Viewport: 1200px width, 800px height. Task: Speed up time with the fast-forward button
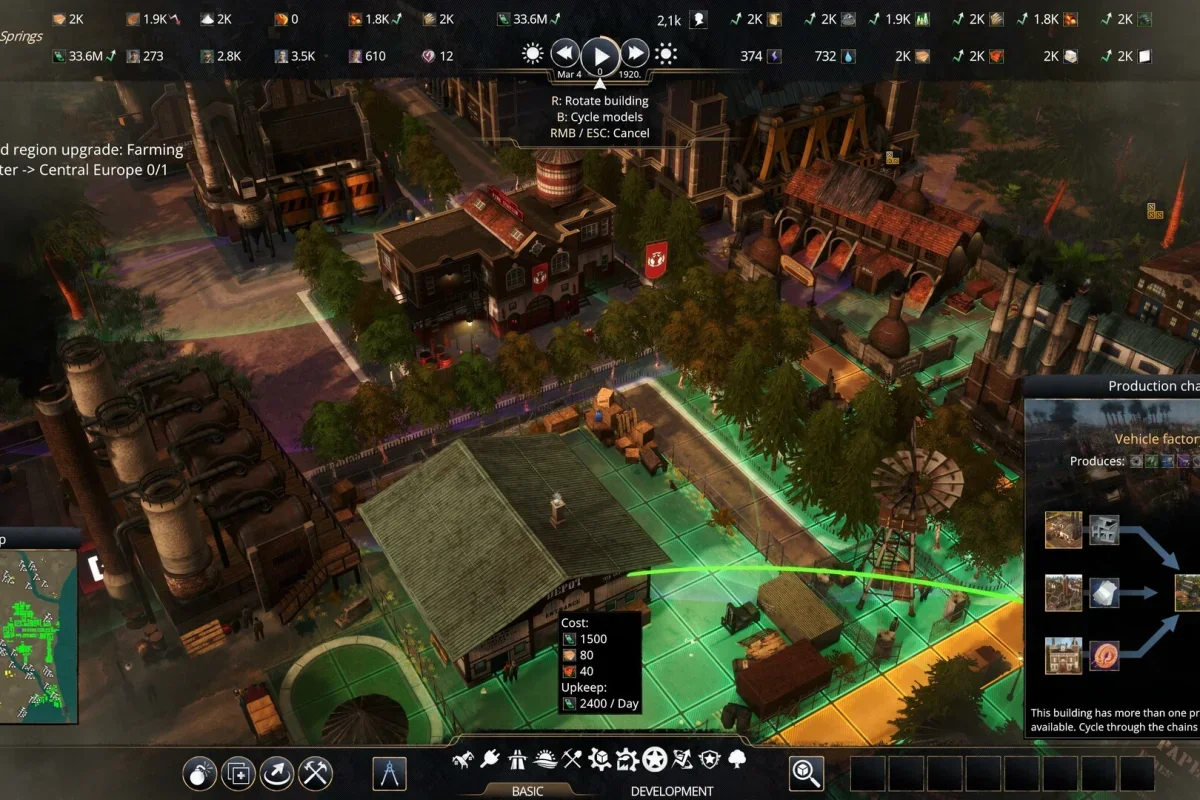tap(635, 54)
